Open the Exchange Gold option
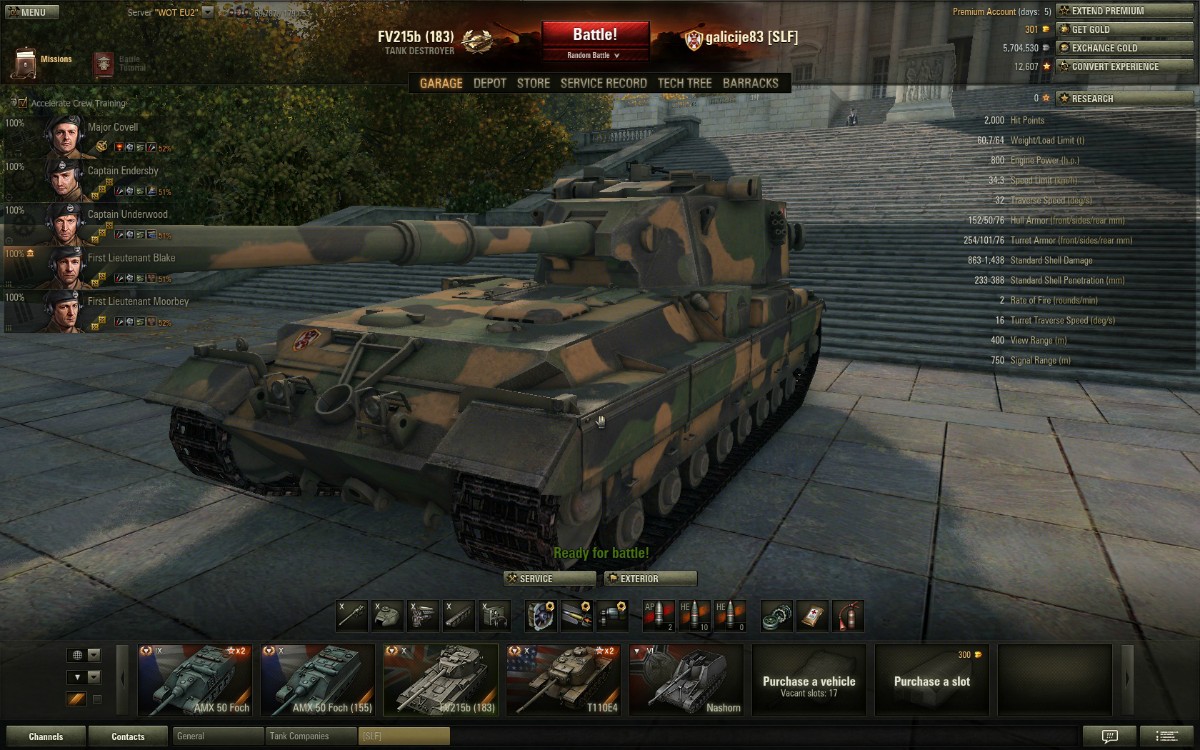Image resolution: width=1200 pixels, height=750 pixels. 1113,48
